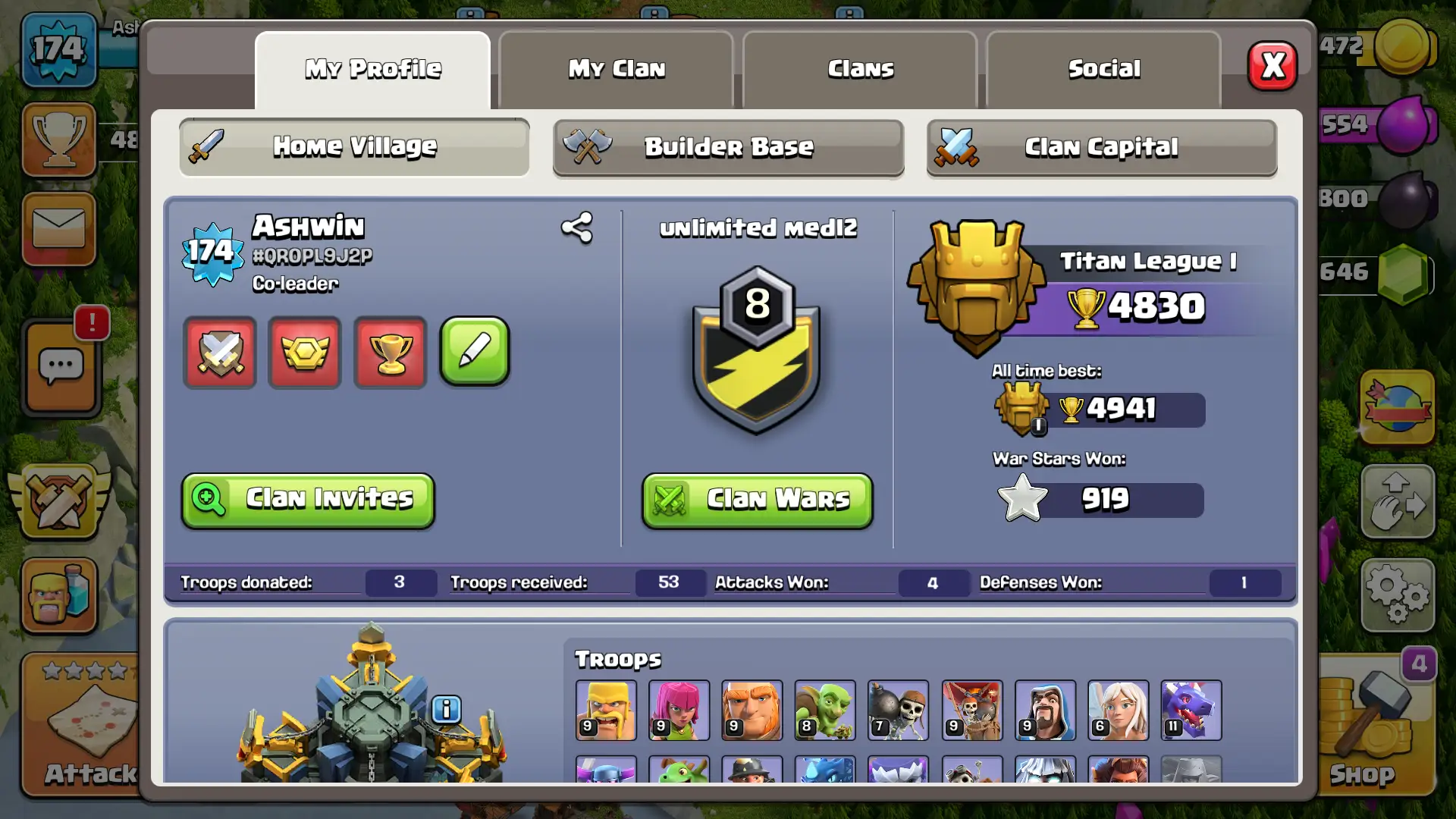Open Clan Invites
Image resolution: width=1456 pixels, height=819 pixels.
click(308, 500)
